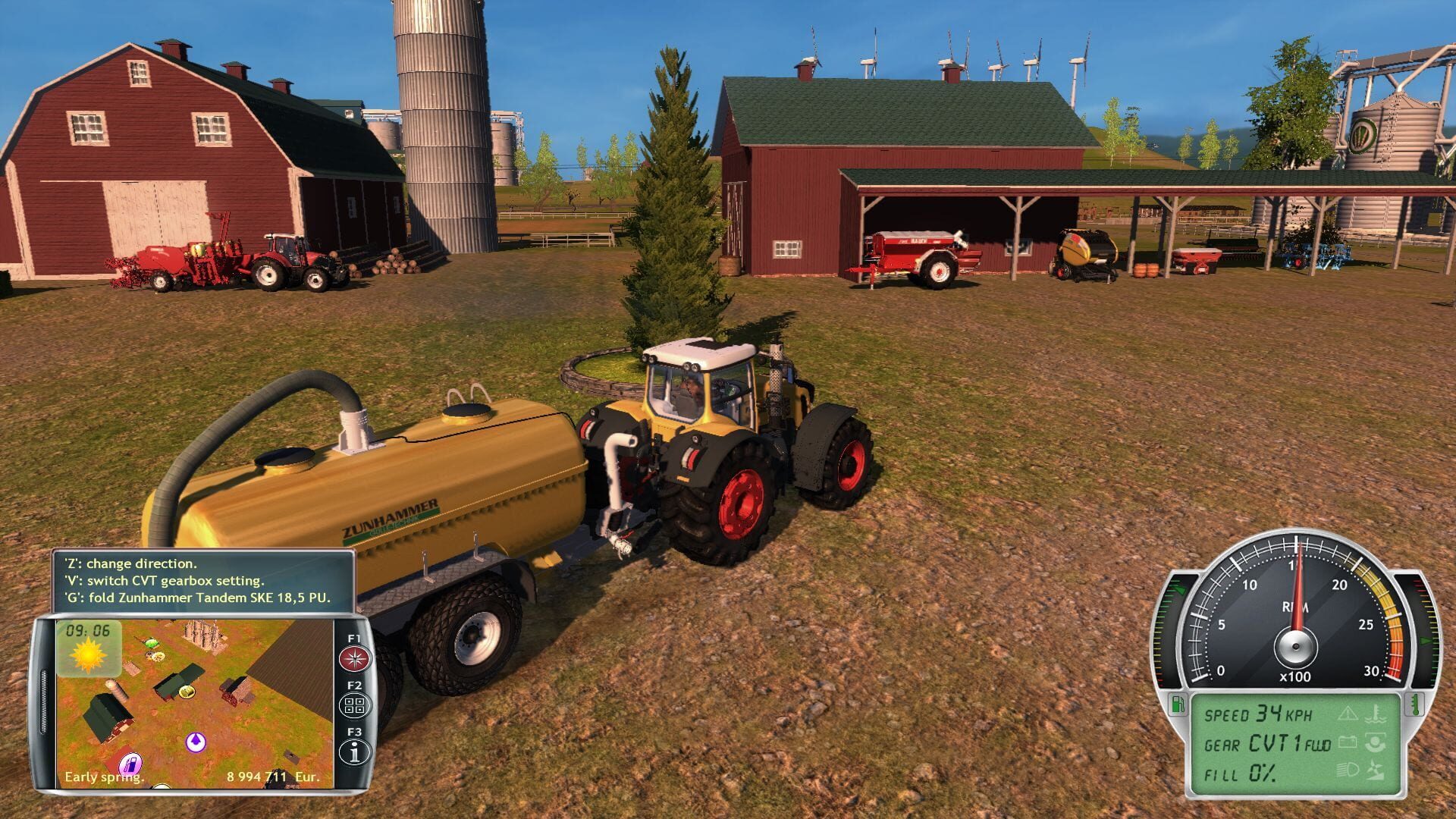Click the coolant temperature indicator icon
The image size is (1456, 819).
click(1377, 715)
